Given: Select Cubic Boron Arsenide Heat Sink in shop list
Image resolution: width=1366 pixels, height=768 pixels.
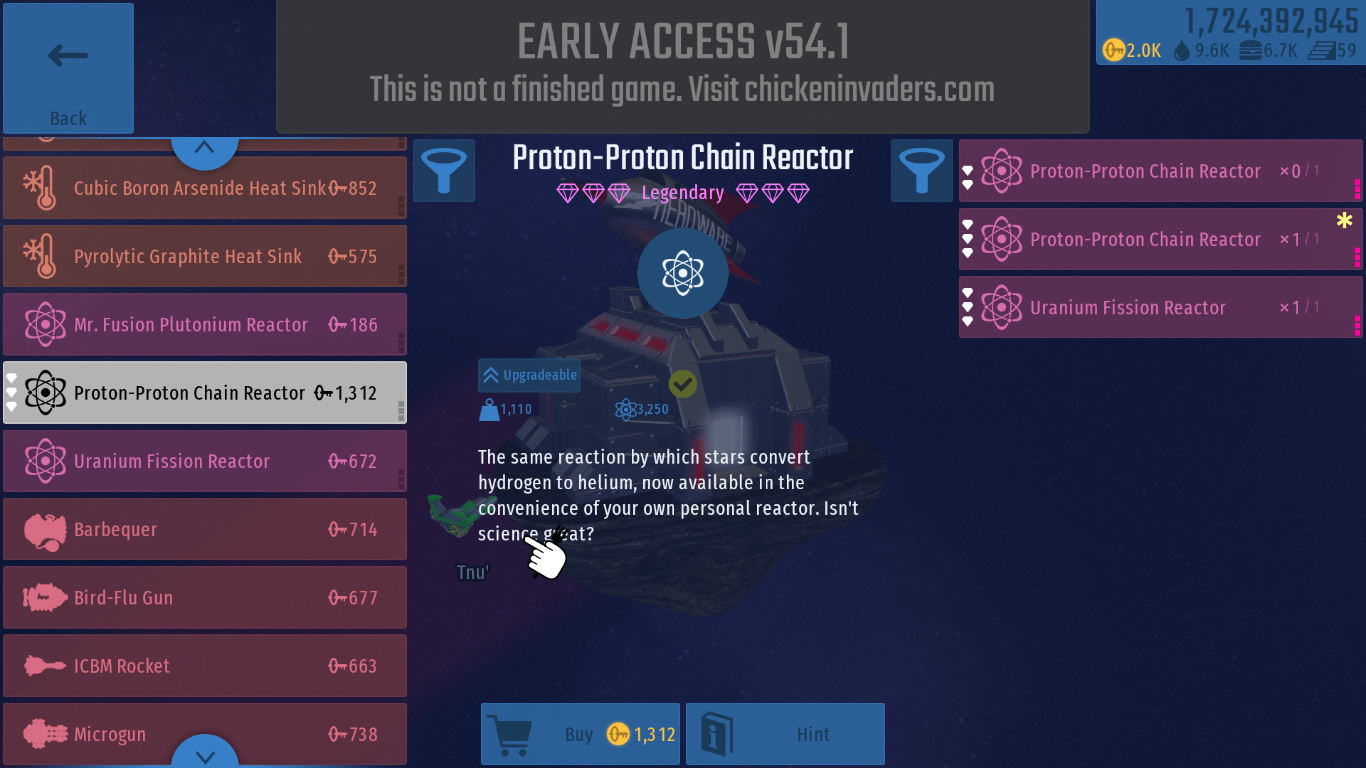Looking at the screenshot, I should click(204, 188).
